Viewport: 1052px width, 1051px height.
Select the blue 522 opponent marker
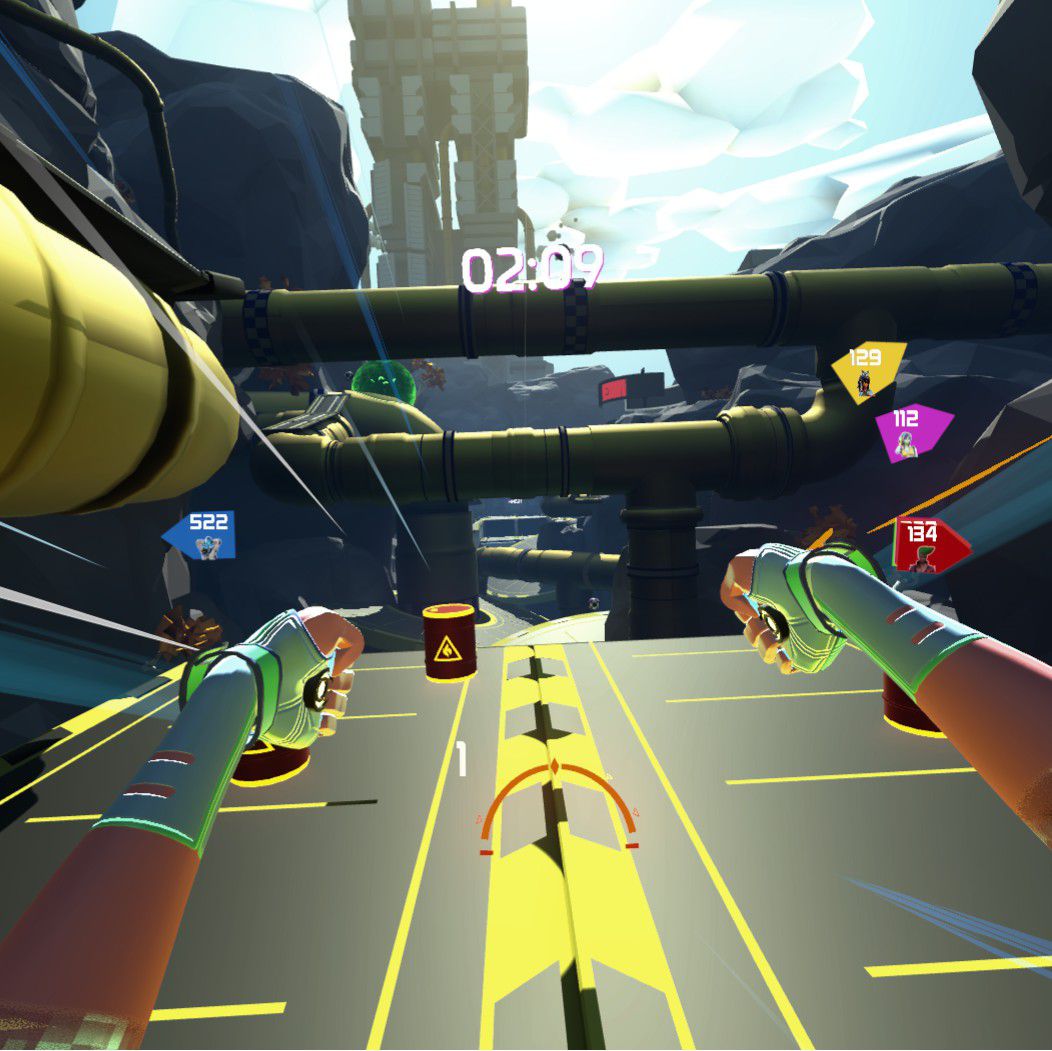click(x=203, y=534)
